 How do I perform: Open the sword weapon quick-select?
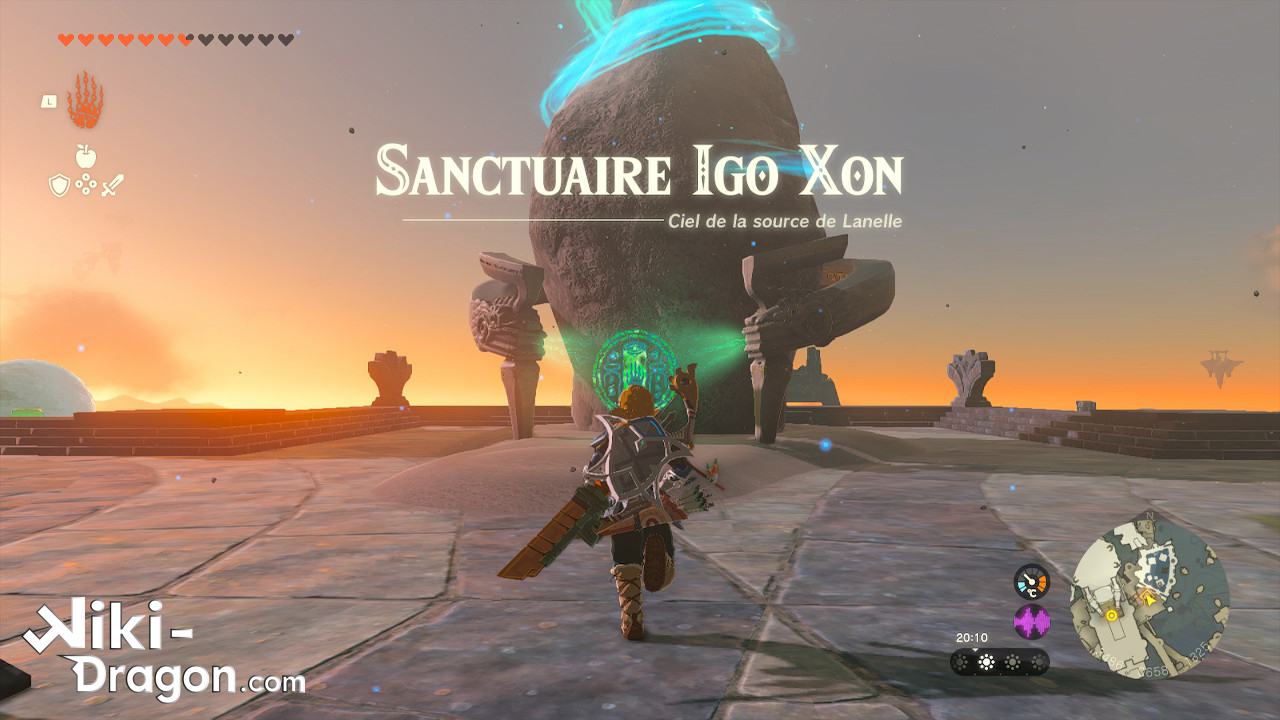112,185
